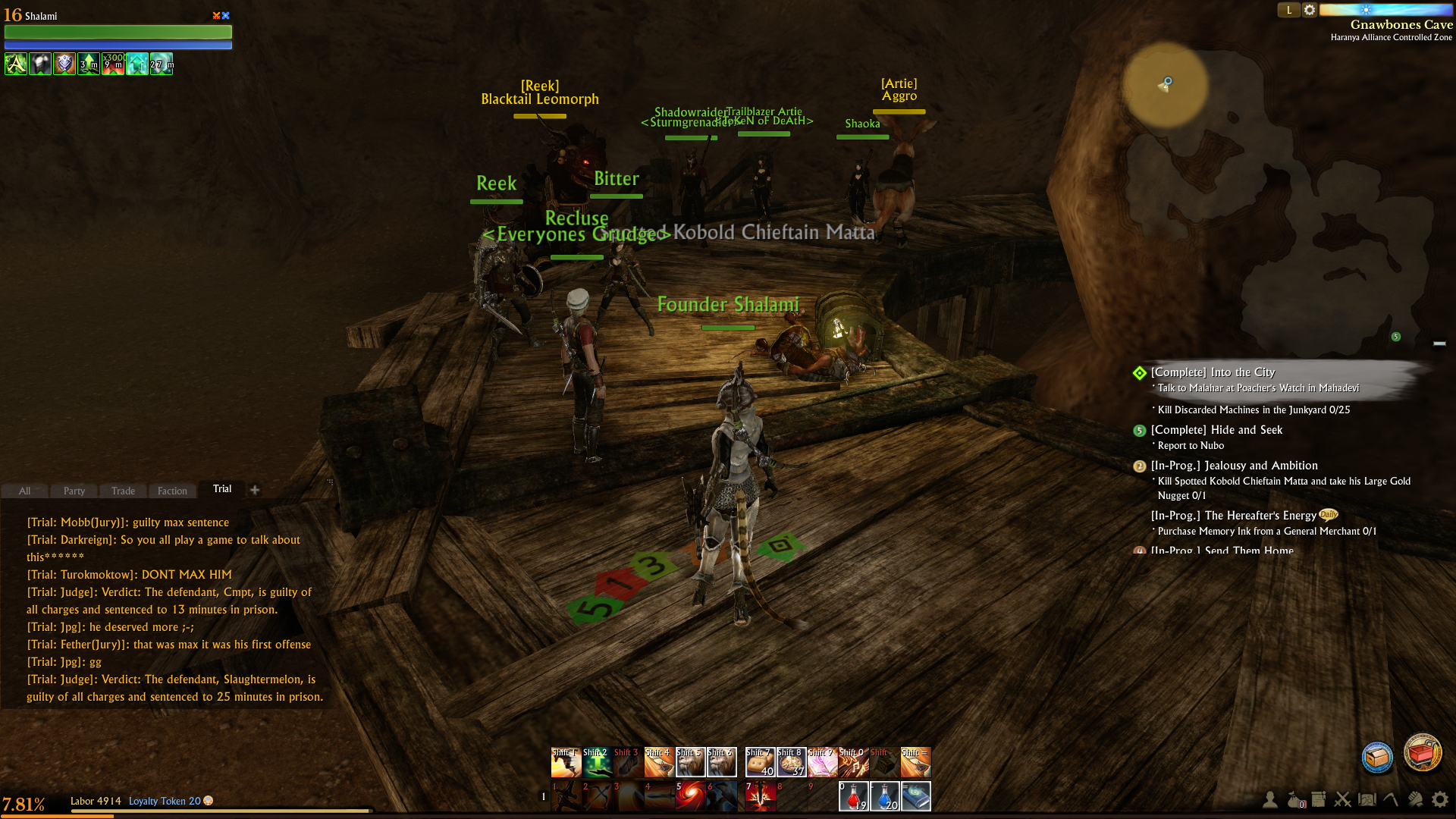Use the blue mana potion slot
The image size is (1456, 819).
884,796
